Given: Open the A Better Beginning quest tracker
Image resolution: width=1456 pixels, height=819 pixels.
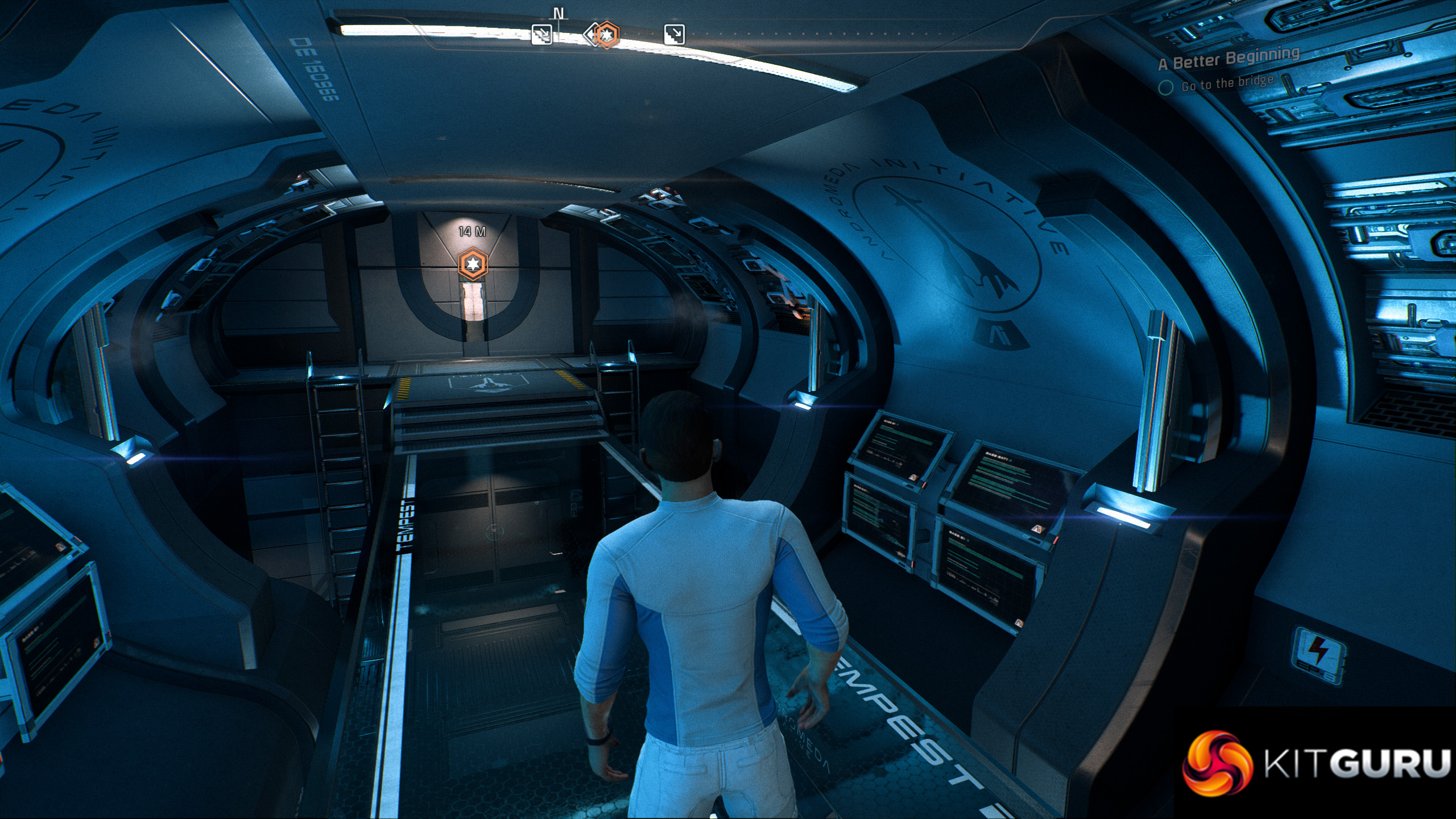Looking at the screenshot, I should pos(1229,59).
